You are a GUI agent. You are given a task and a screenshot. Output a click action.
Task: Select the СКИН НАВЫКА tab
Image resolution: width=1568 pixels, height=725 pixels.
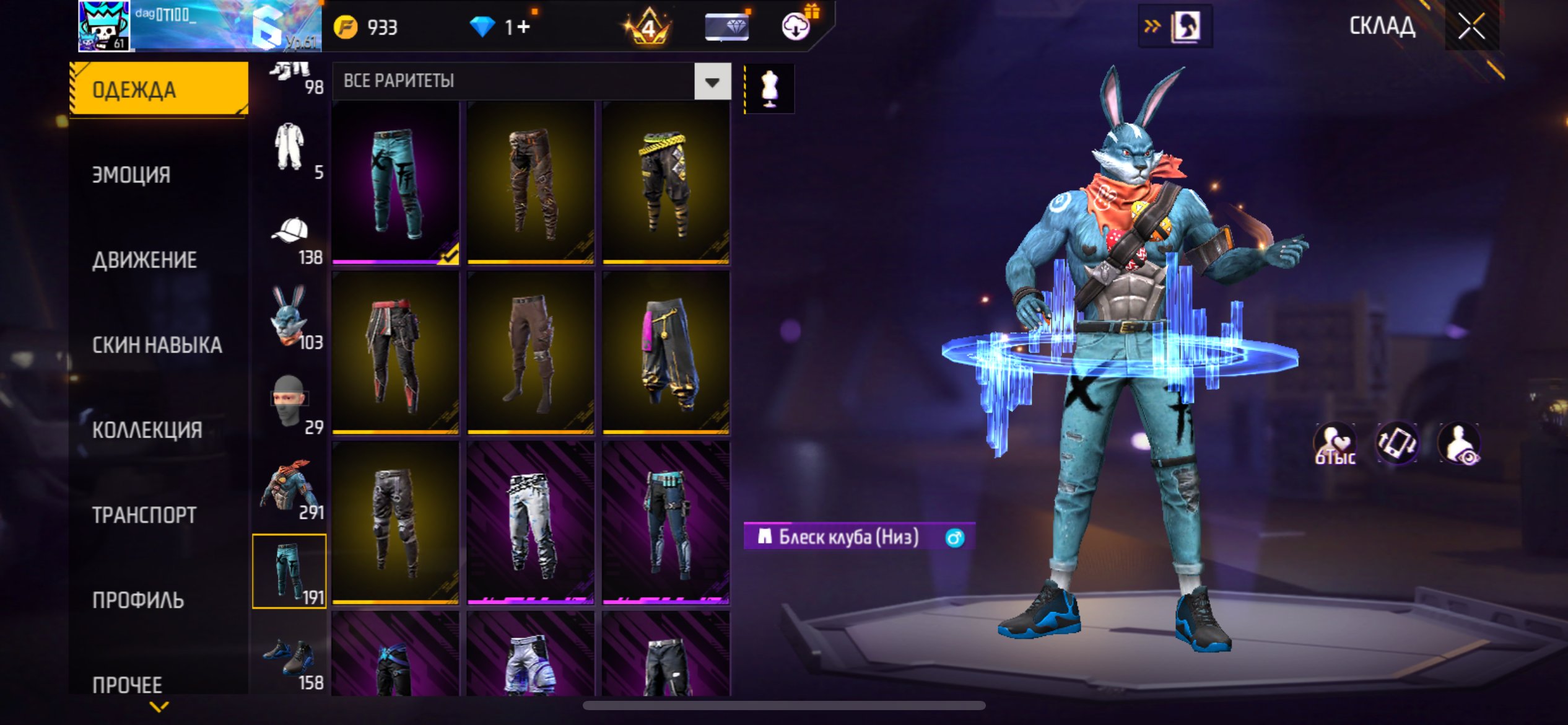[157, 345]
